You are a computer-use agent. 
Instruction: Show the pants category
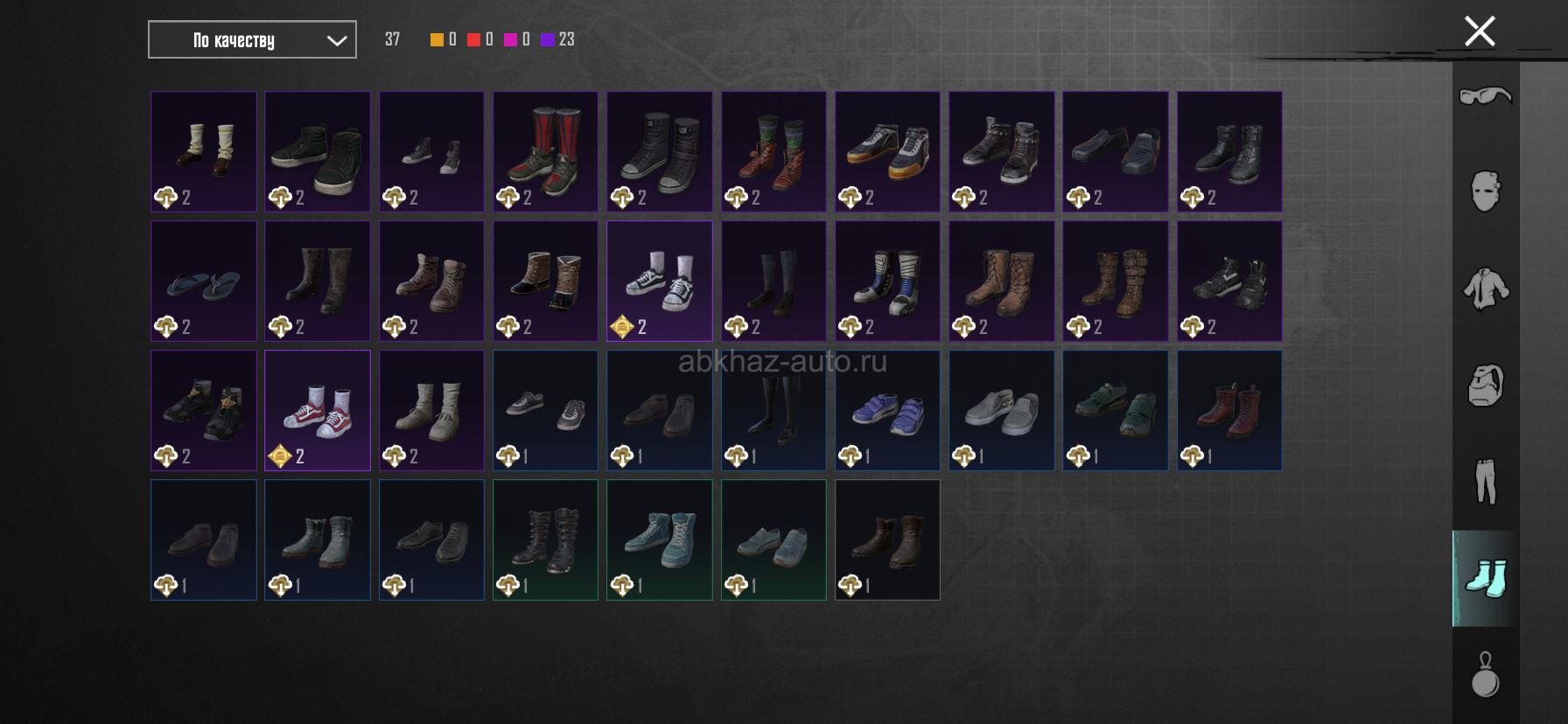coord(1485,481)
